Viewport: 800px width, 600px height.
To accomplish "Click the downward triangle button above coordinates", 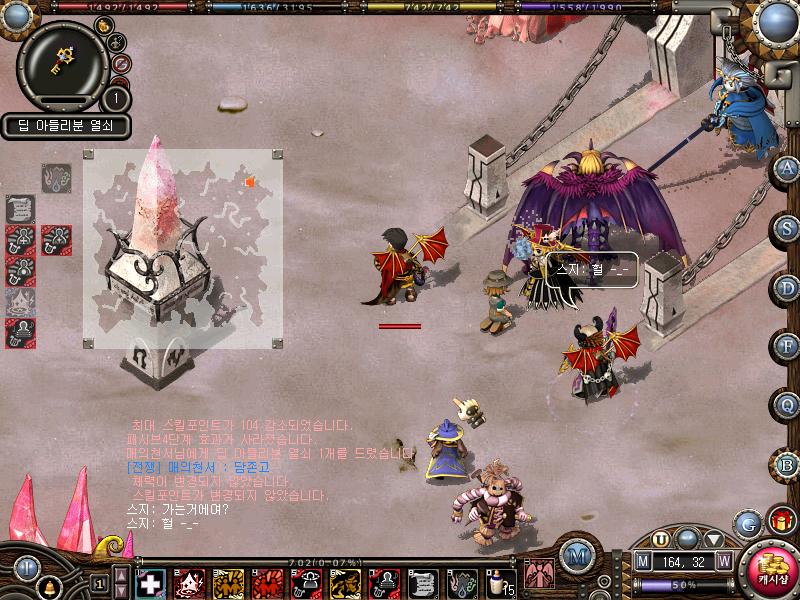I will pyautogui.click(x=714, y=539).
